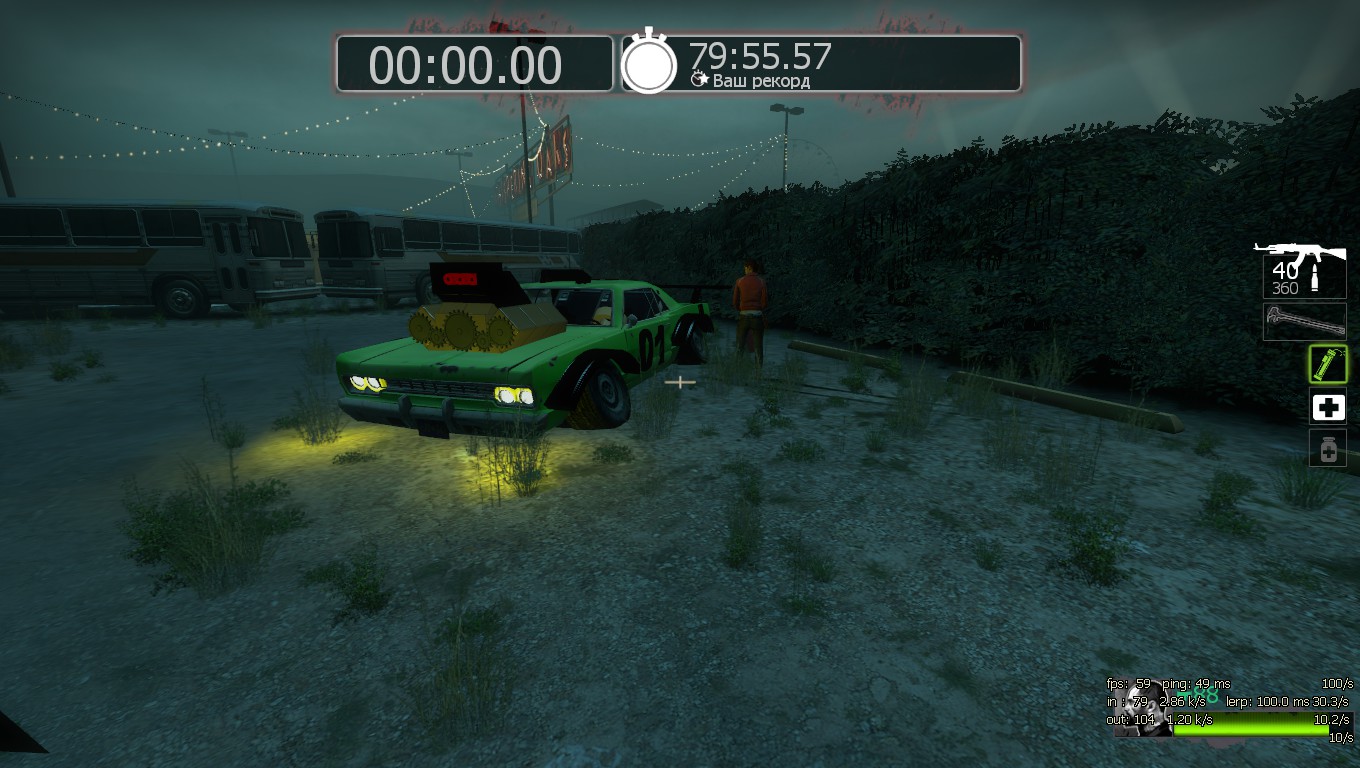This screenshot has width=1360, height=768.
Task: Click the greyed-out pain pills slot
Action: (1328, 449)
